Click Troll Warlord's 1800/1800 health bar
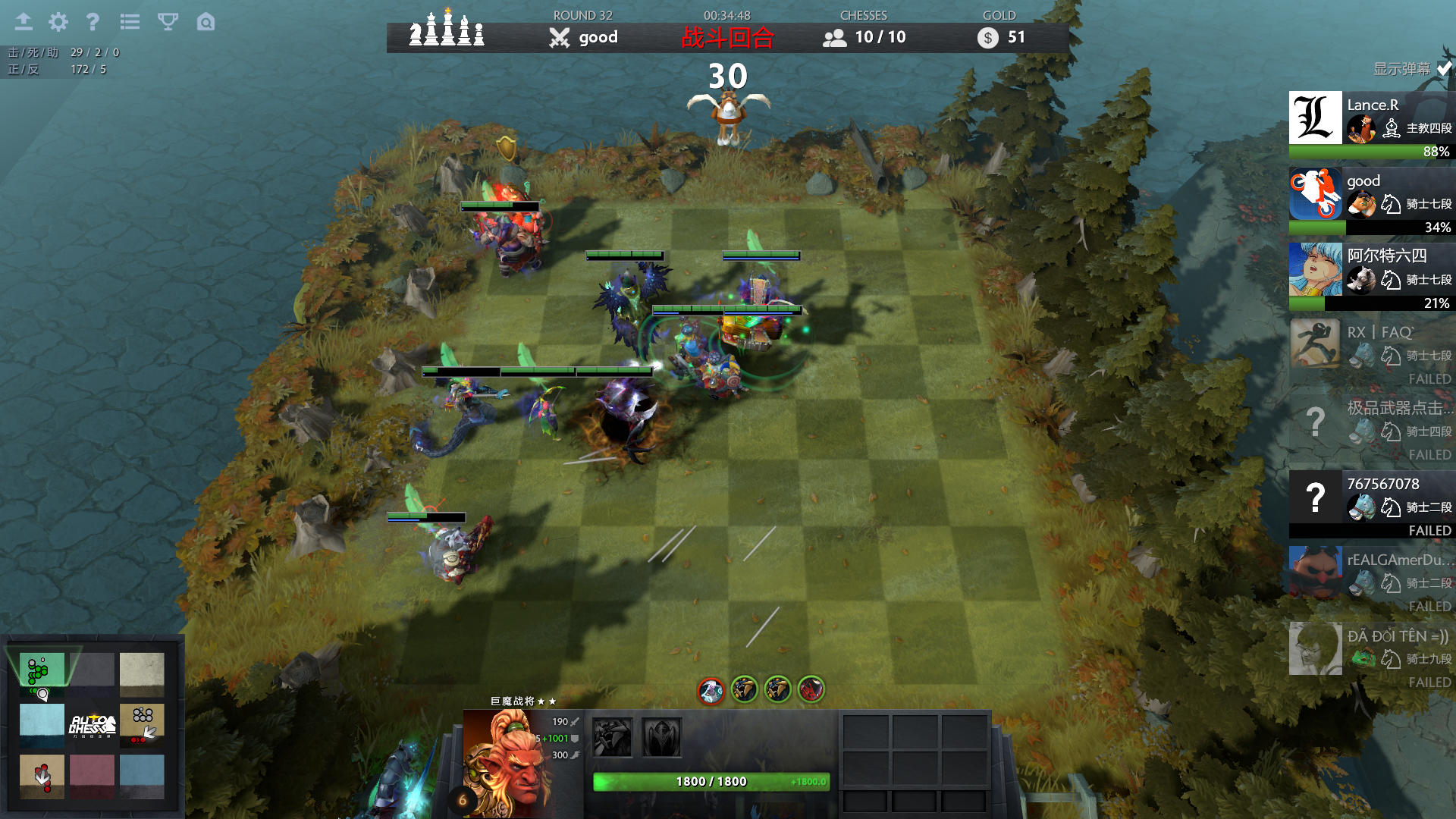 pyautogui.click(x=709, y=781)
